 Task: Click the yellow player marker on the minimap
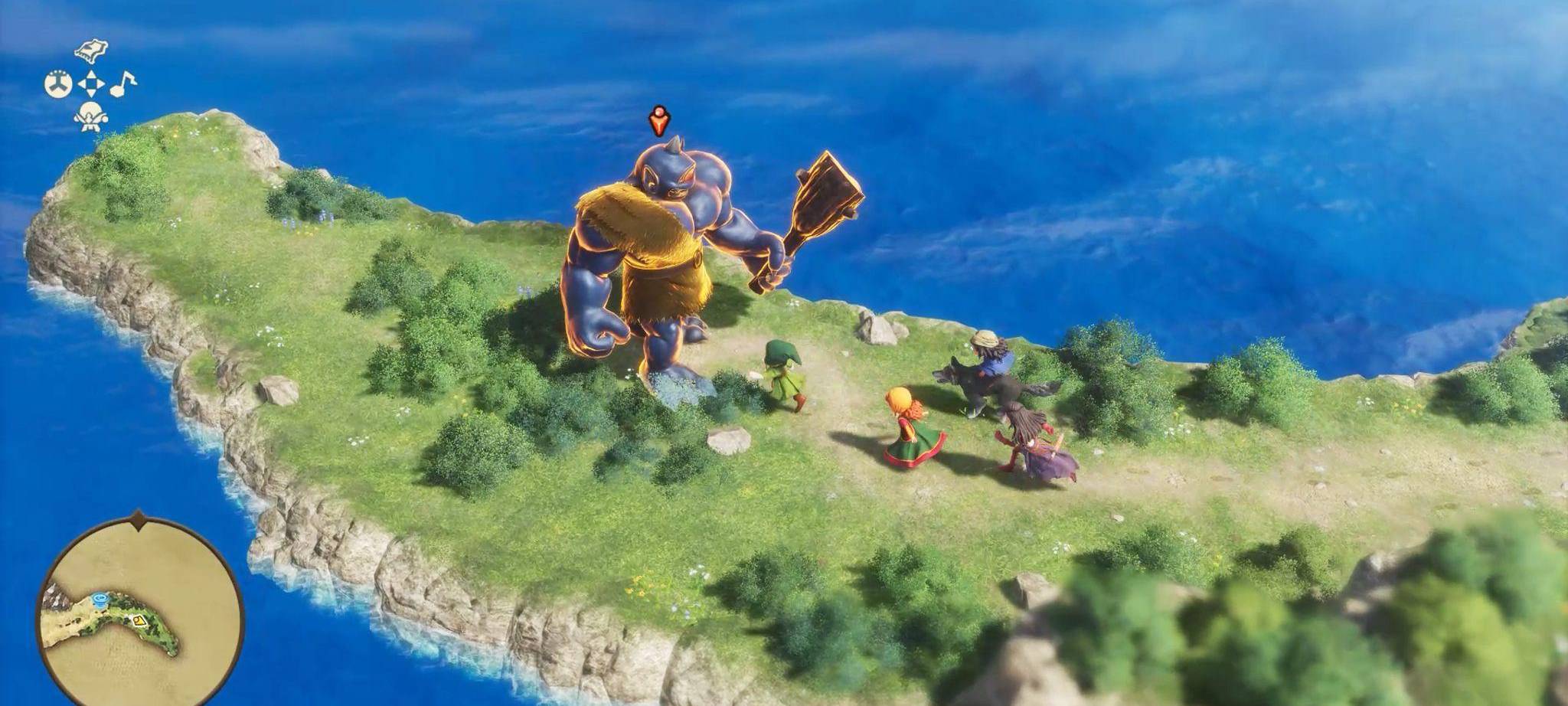coord(139,620)
